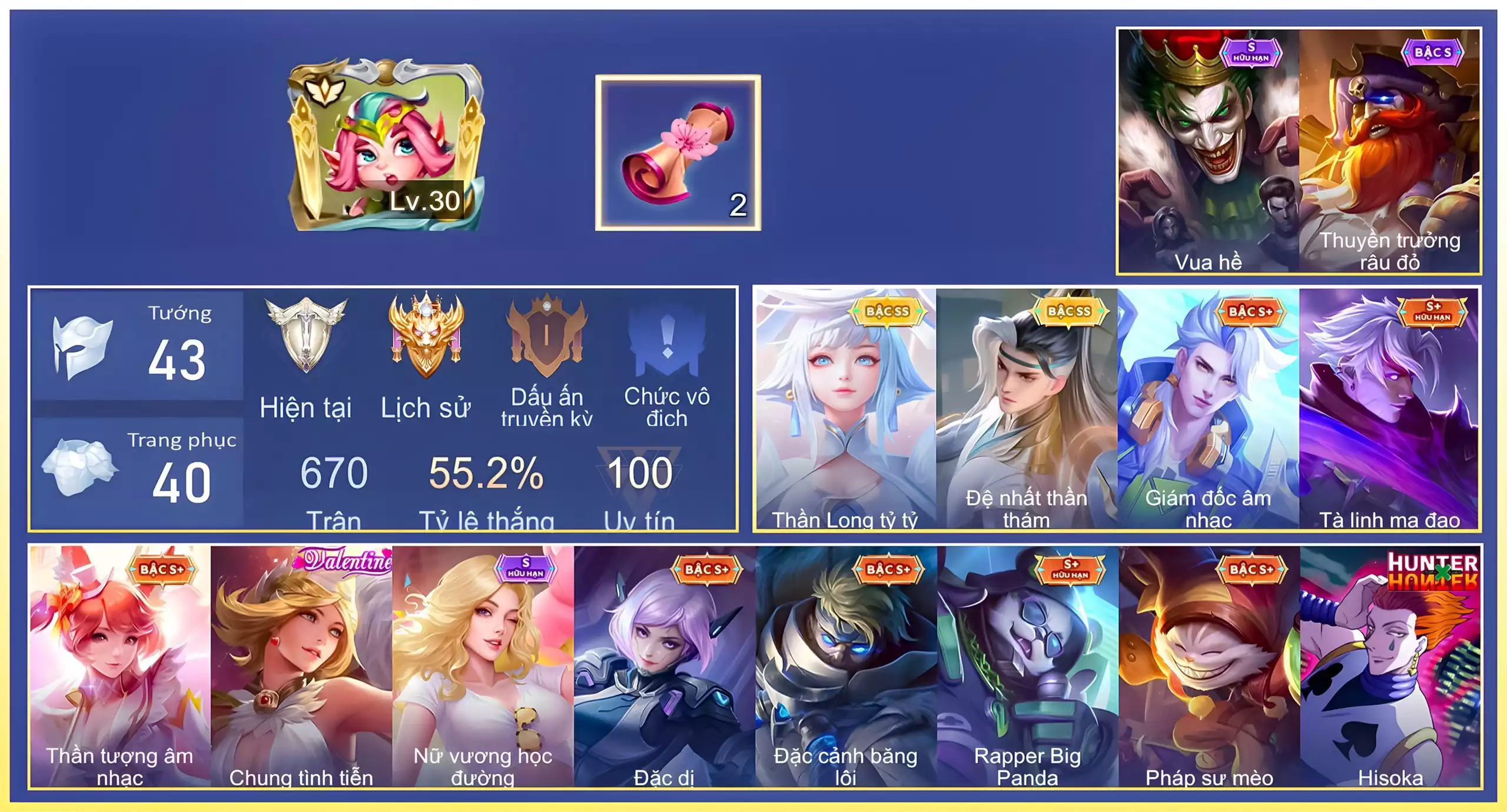Screen dimensions: 1507x812
Task: Open the Nữ vương học đường skin
Action: click(x=483, y=666)
